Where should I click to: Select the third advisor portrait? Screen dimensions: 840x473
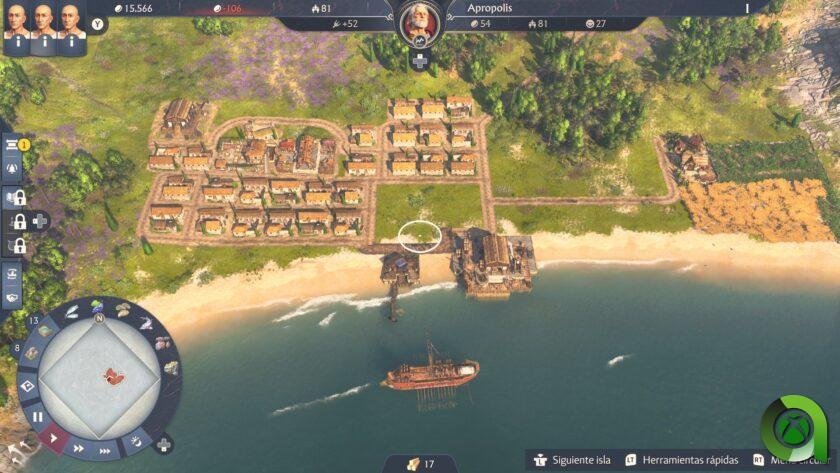71,22
